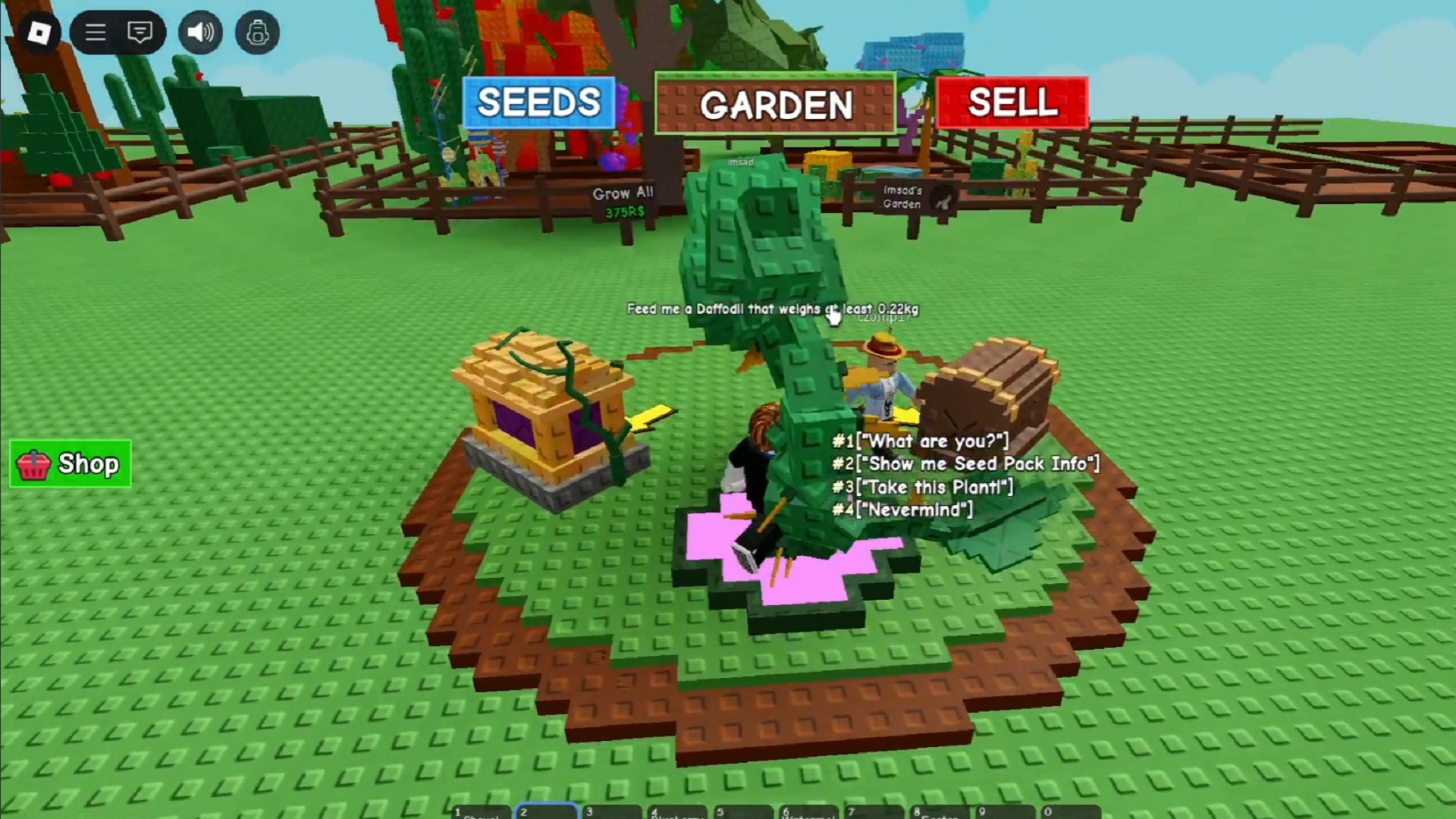Open the hamburger menu in the top bar
Viewport: 1456px width, 819px height.
click(95, 32)
